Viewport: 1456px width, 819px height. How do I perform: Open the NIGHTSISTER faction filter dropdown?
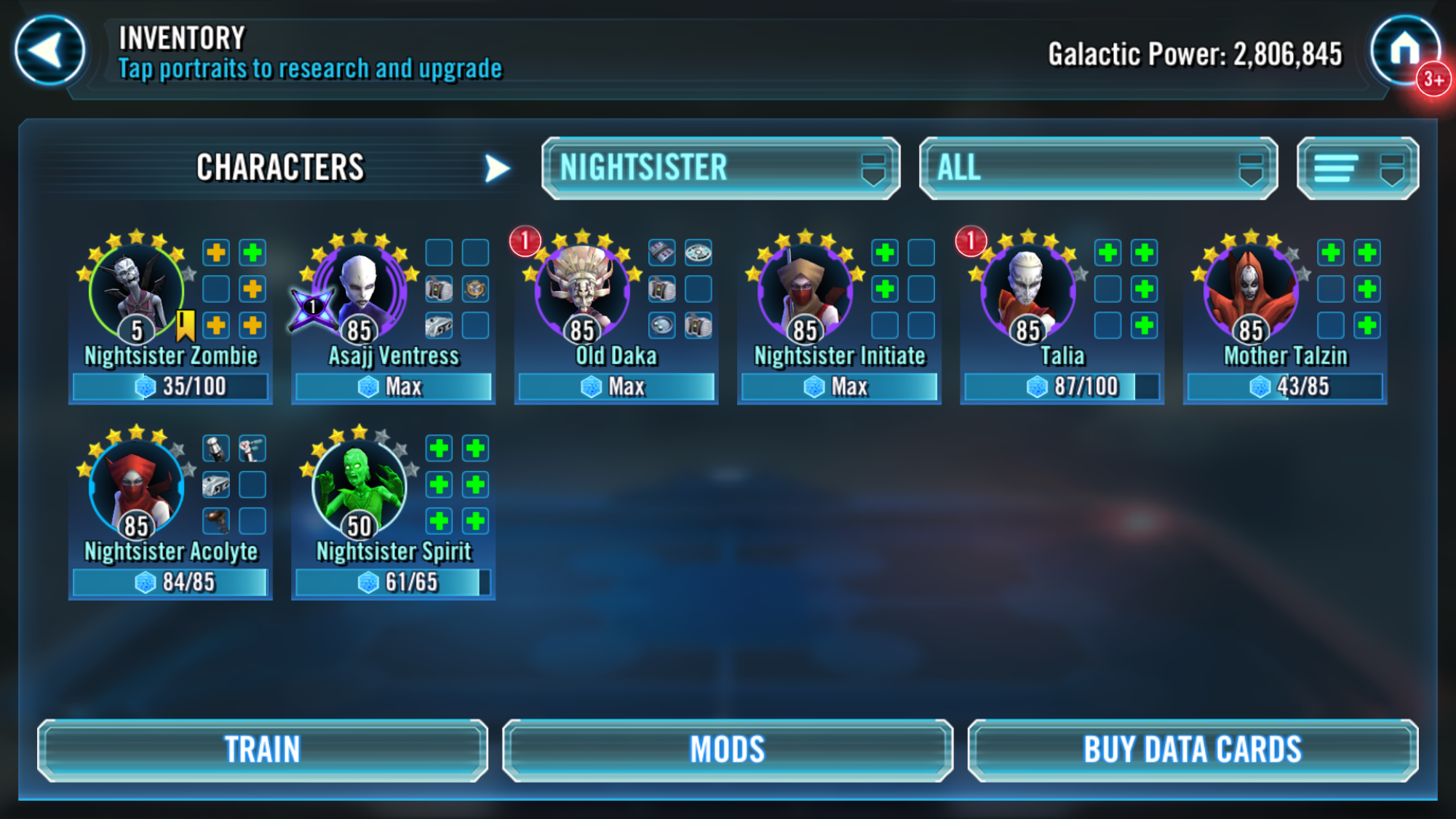(x=720, y=167)
